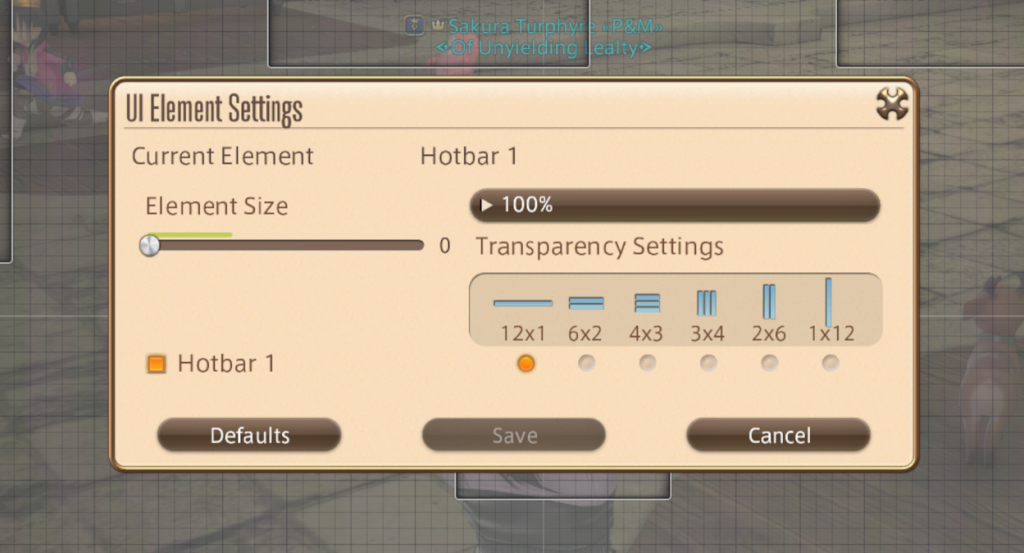Open the 100% element size dropdown
The height and width of the screenshot is (553, 1024).
click(674, 205)
